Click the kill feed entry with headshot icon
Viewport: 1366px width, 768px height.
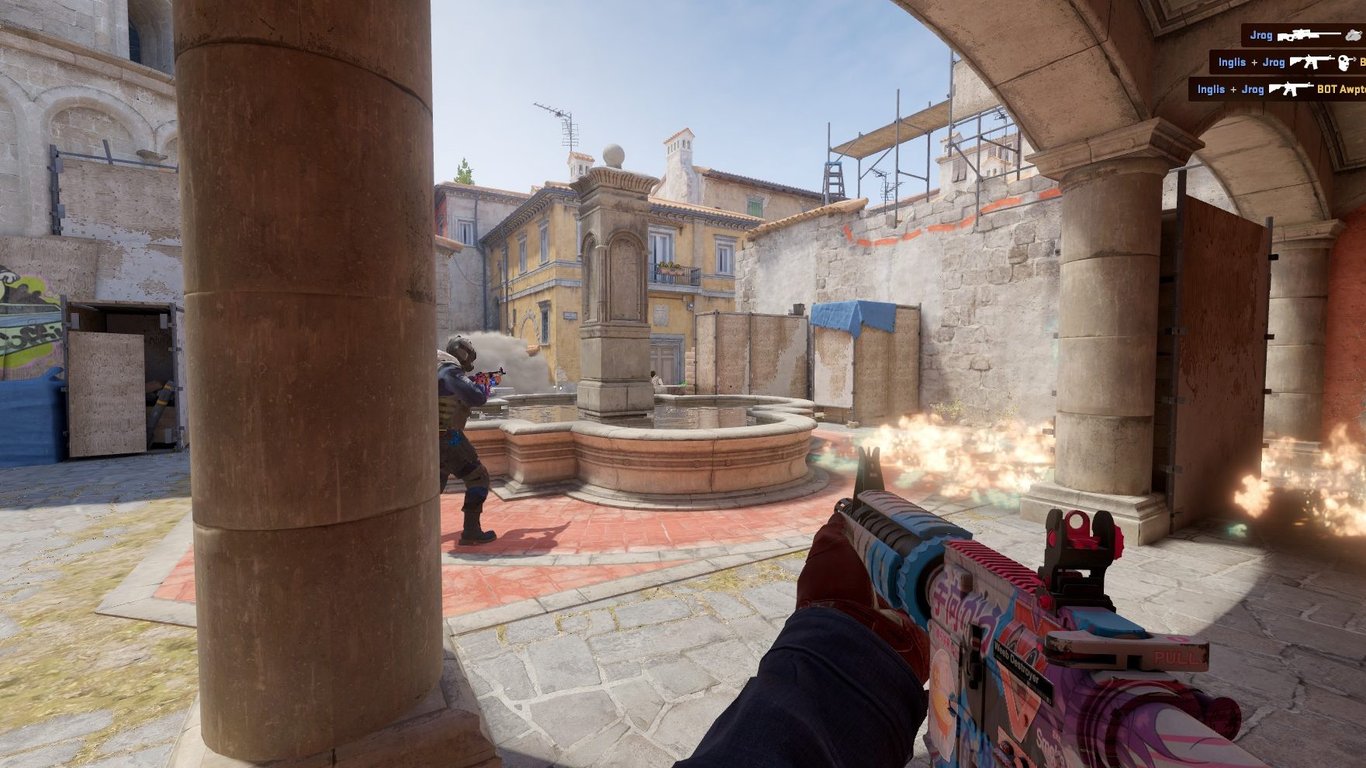[1288, 62]
